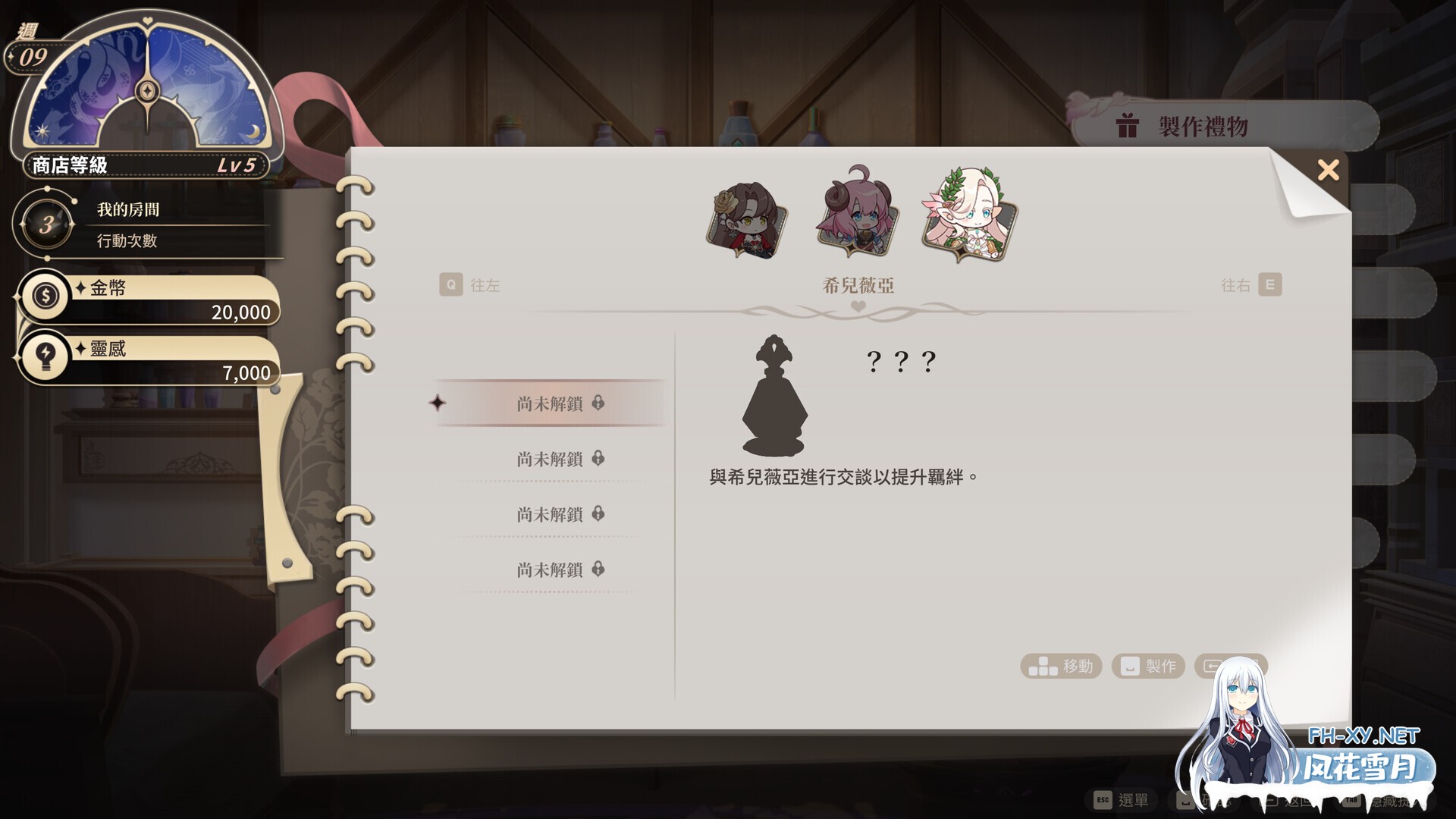Click the lightbulb icon beside 靈感
This screenshot has height=819, width=1456.
[x=45, y=356]
